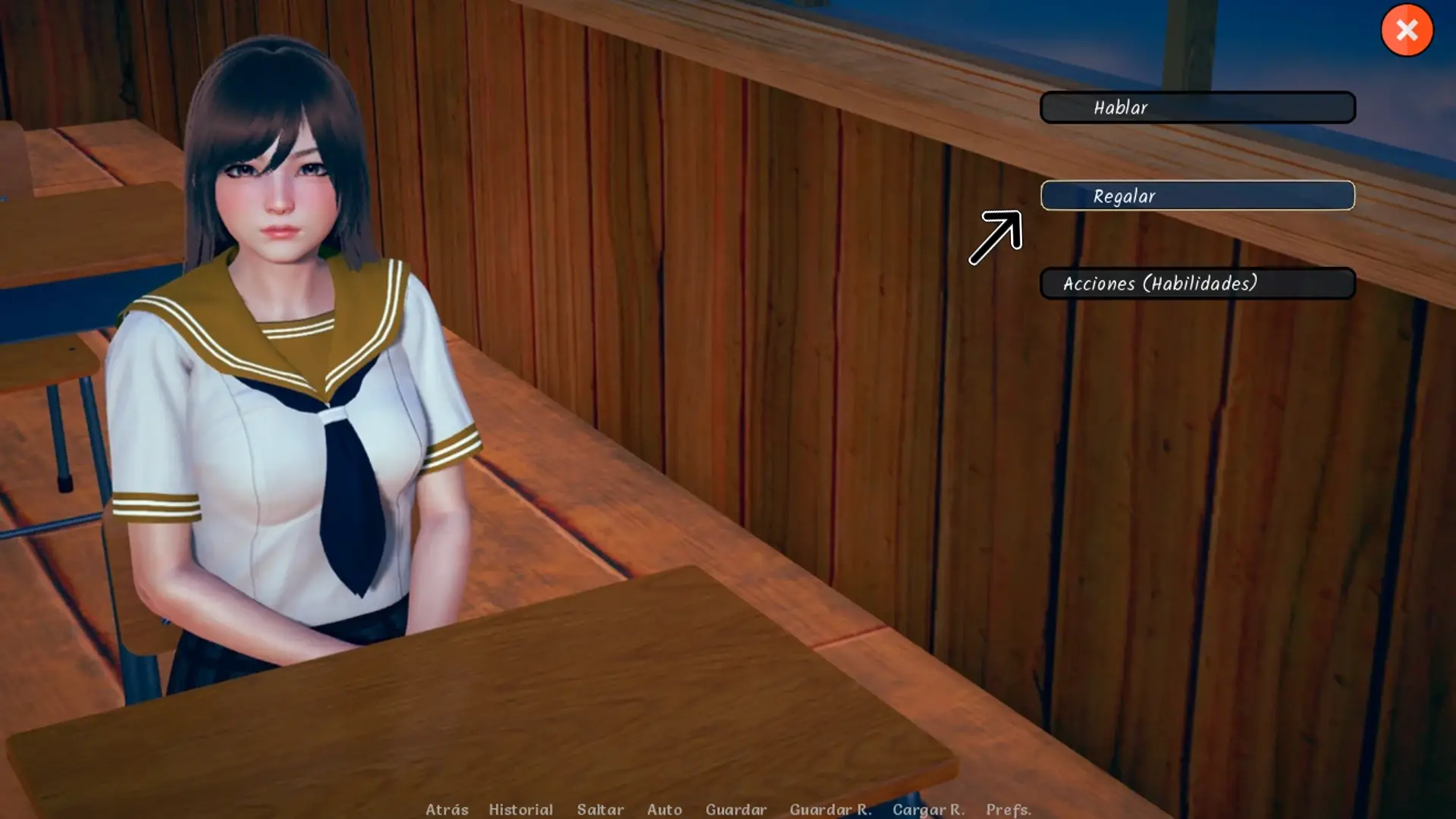Click Cargar R. quick load
Viewport: 1456px width, 819px height.
pos(928,809)
